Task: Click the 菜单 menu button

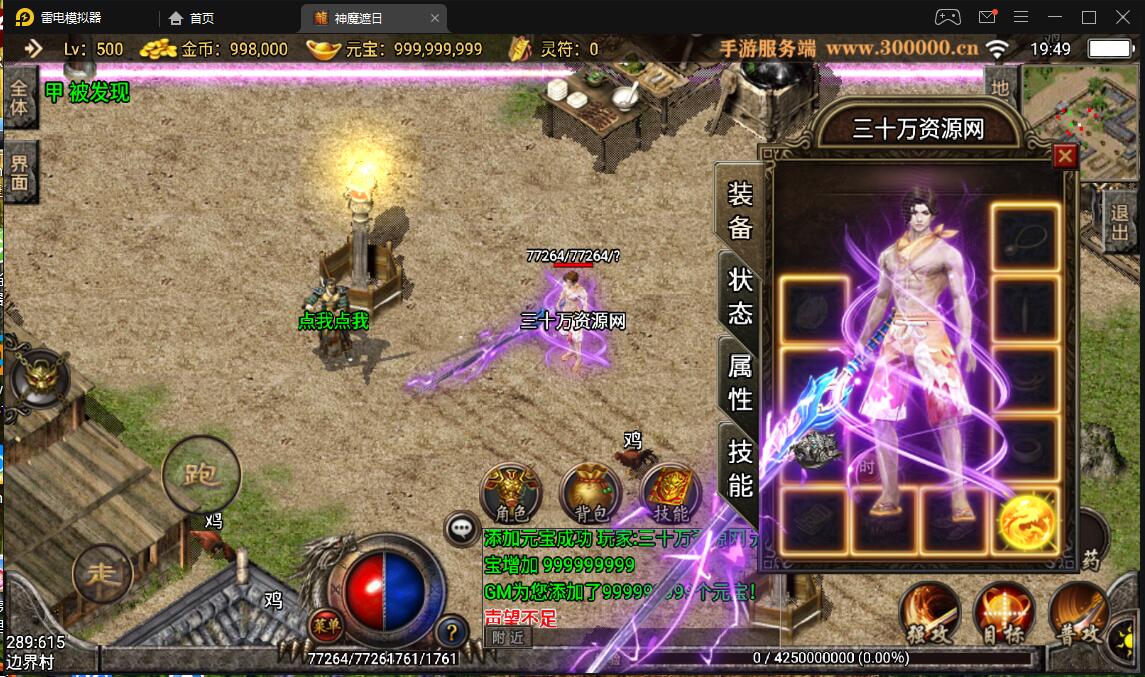Action: point(322,626)
